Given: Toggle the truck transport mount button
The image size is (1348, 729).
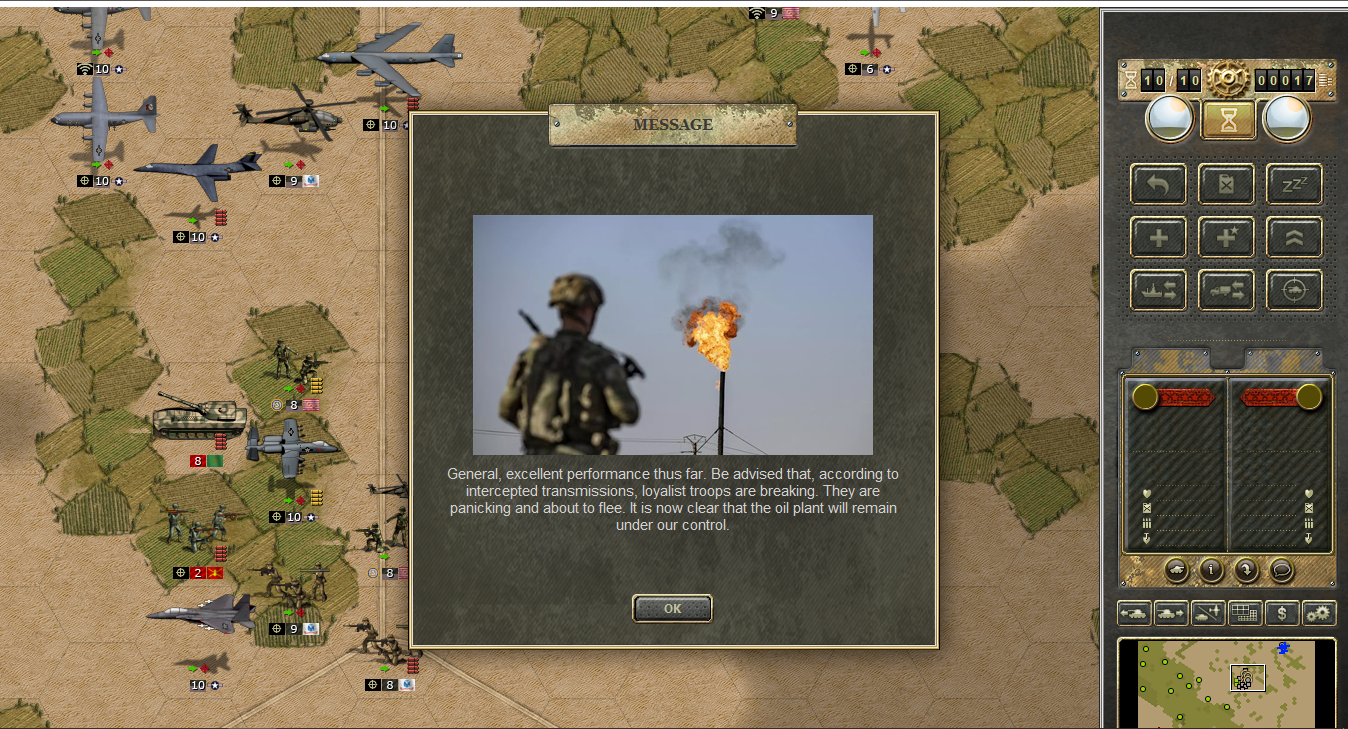Looking at the screenshot, I should [x=1226, y=290].
